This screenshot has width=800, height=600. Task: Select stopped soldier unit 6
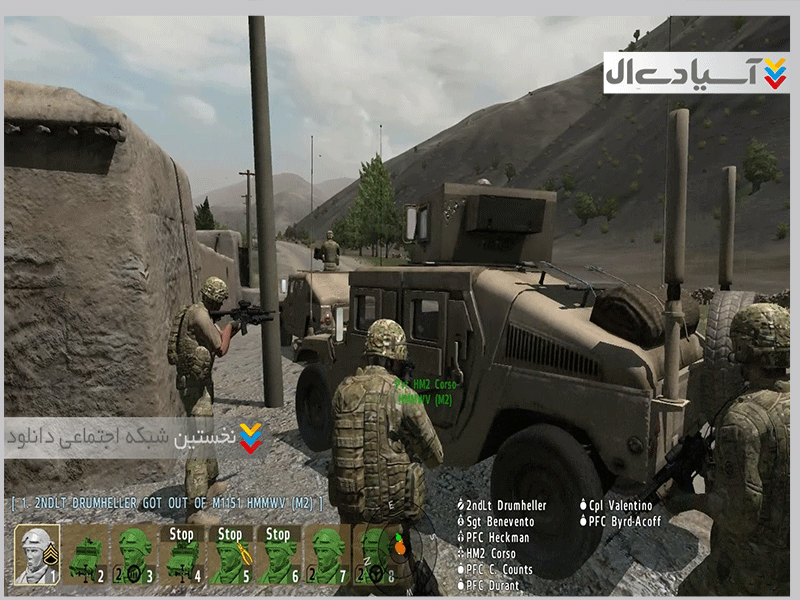[278, 555]
